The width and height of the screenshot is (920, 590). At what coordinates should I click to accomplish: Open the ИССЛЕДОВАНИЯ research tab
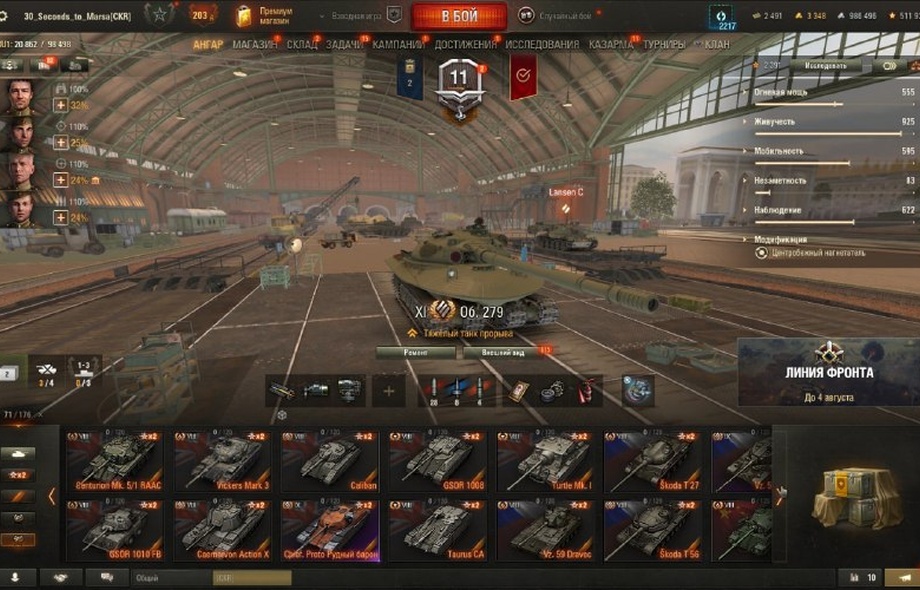542,45
